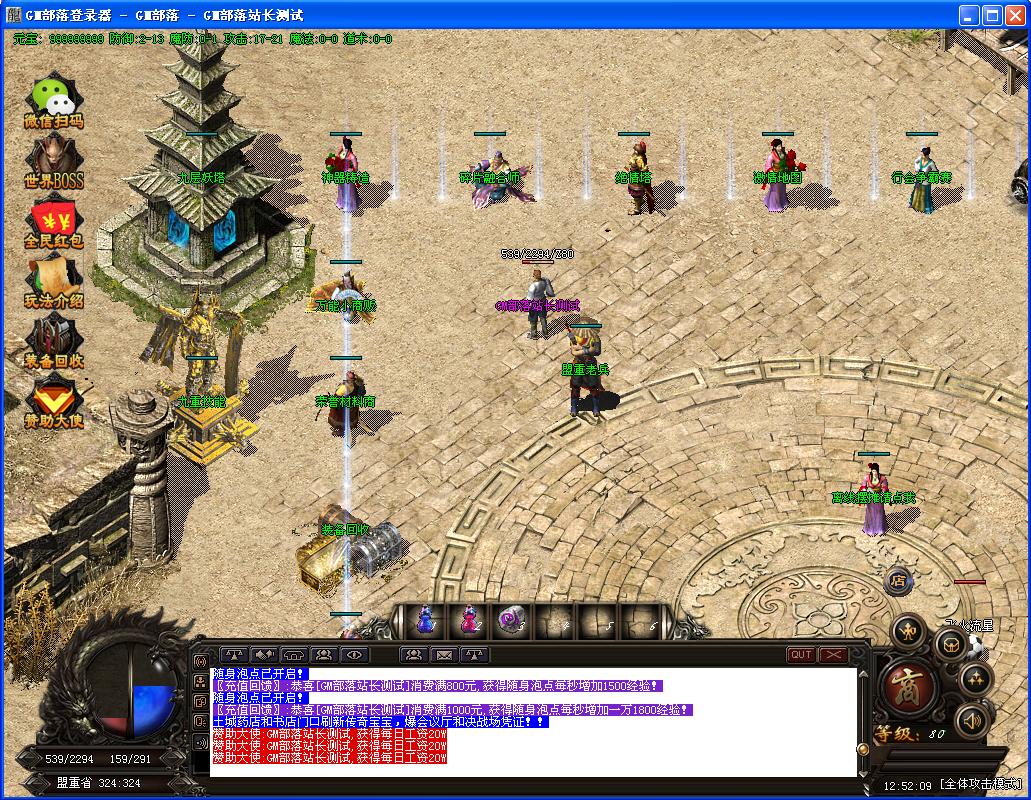
Task: Open the bag chest button
Action: click(x=949, y=646)
